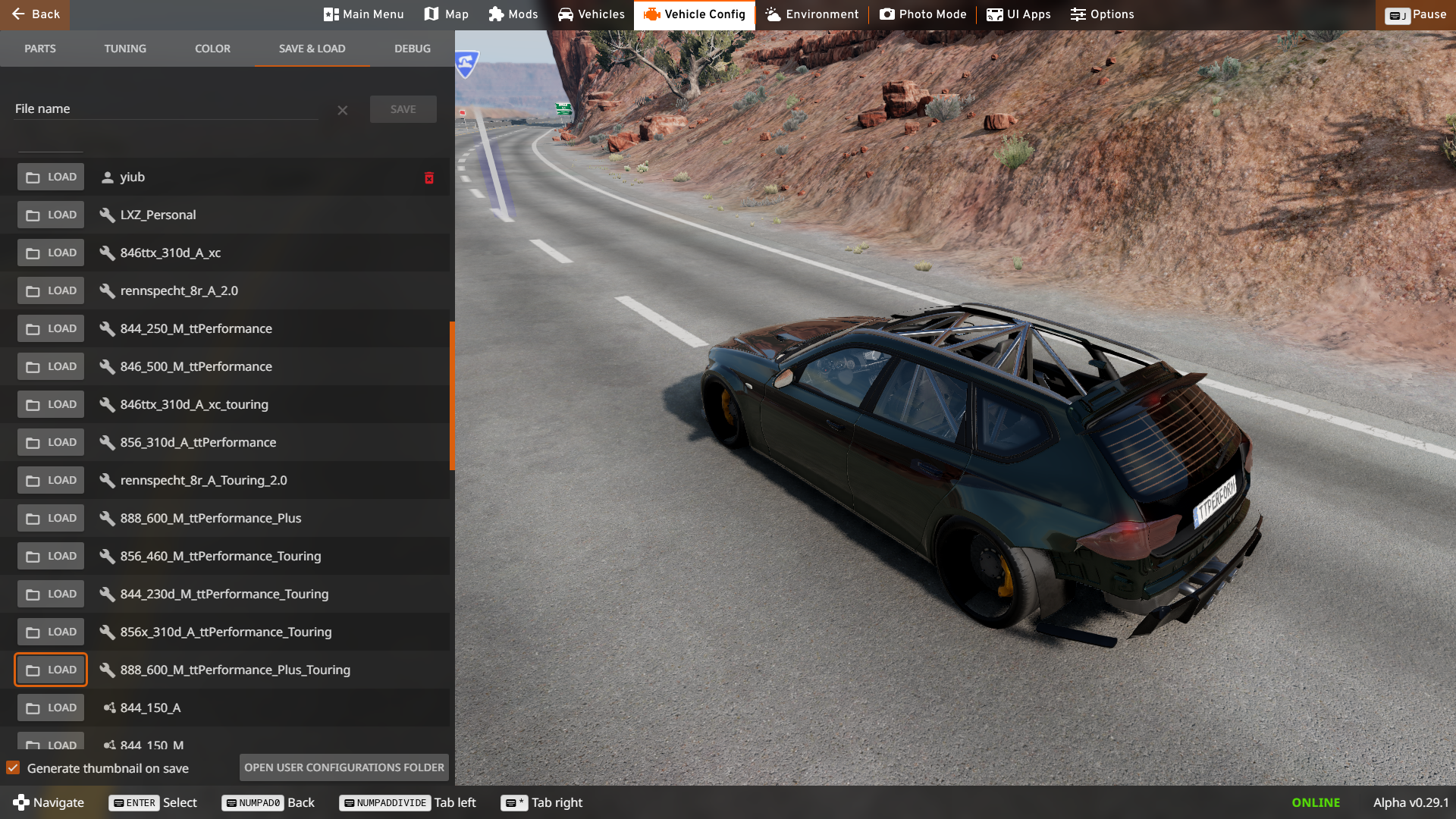
Task: Open the Options menu
Action: (1102, 14)
